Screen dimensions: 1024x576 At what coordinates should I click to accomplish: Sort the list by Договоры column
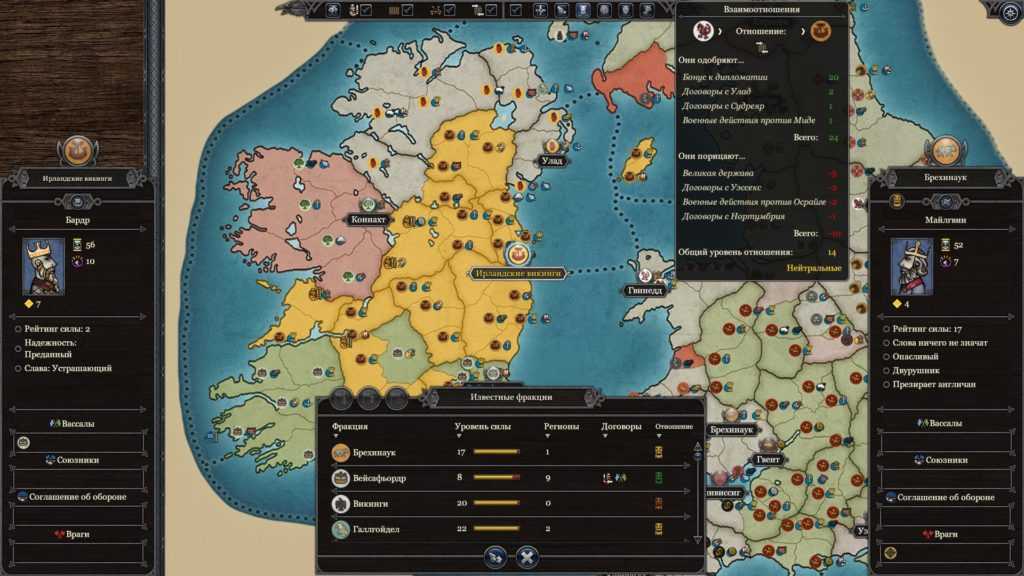[621, 427]
